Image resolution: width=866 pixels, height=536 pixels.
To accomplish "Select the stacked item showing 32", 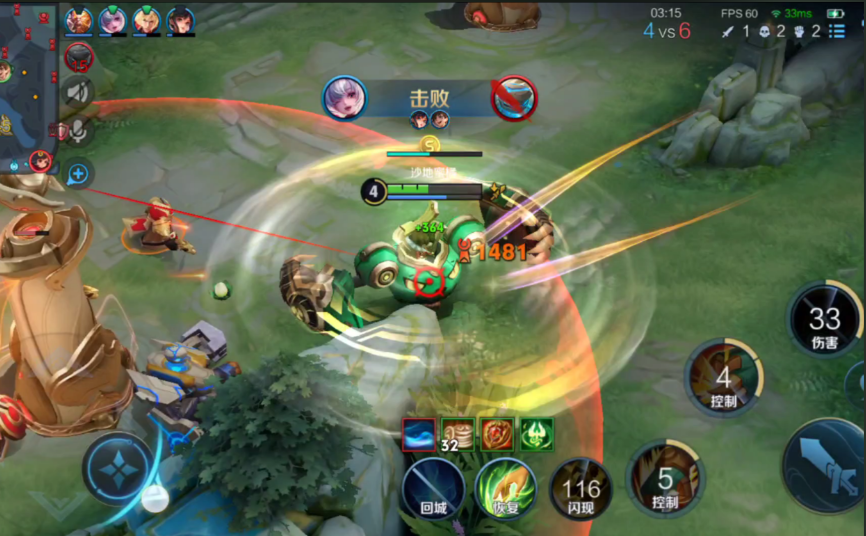I will [x=458, y=434].
